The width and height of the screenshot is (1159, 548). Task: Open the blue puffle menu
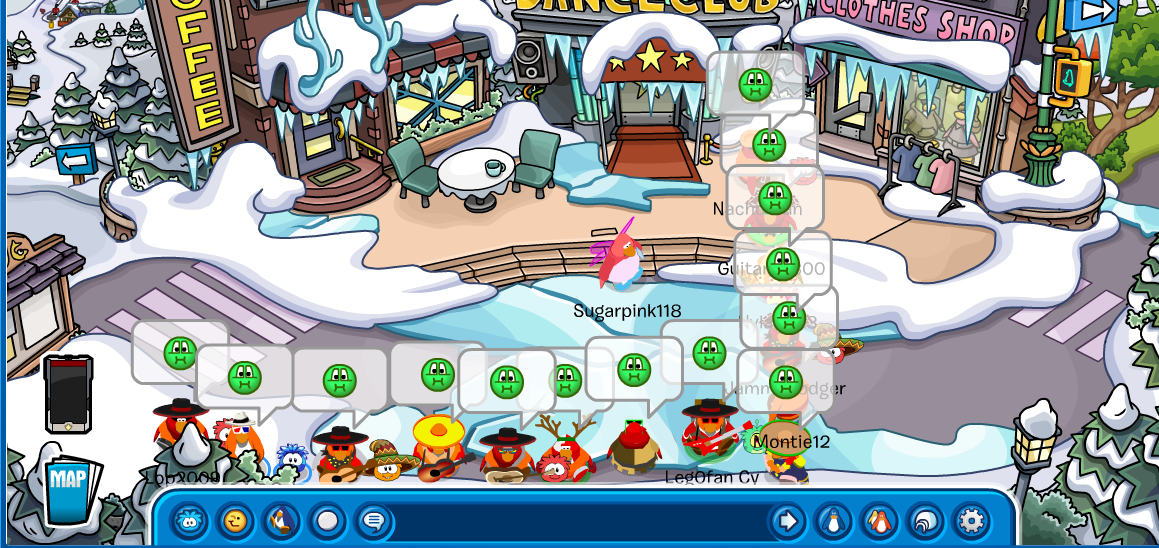[190, 521]
